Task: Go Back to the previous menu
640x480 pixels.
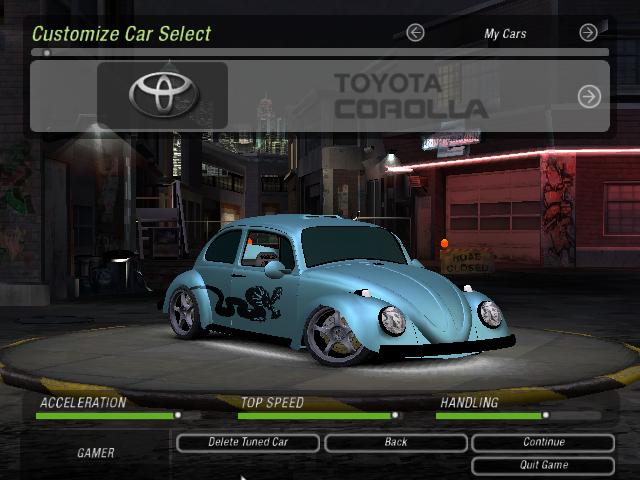Action: [396, 442]
